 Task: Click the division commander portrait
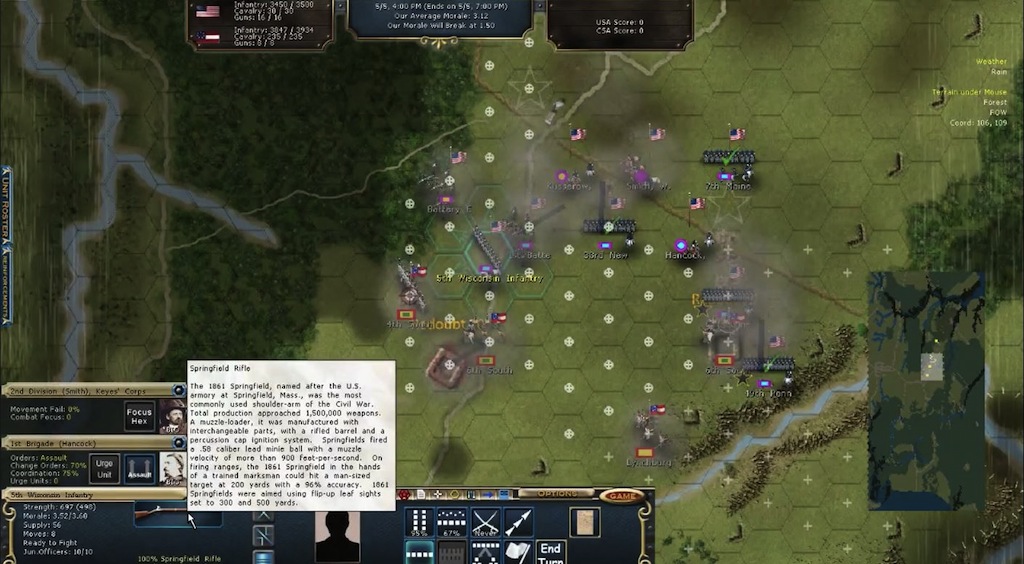pyautogui.click(x=172, y=416)
